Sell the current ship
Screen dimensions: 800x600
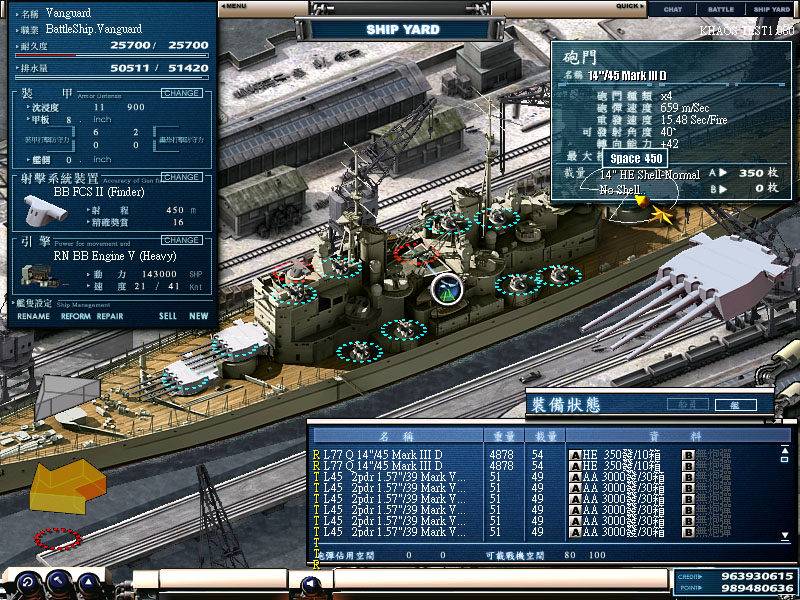(167, 316)
